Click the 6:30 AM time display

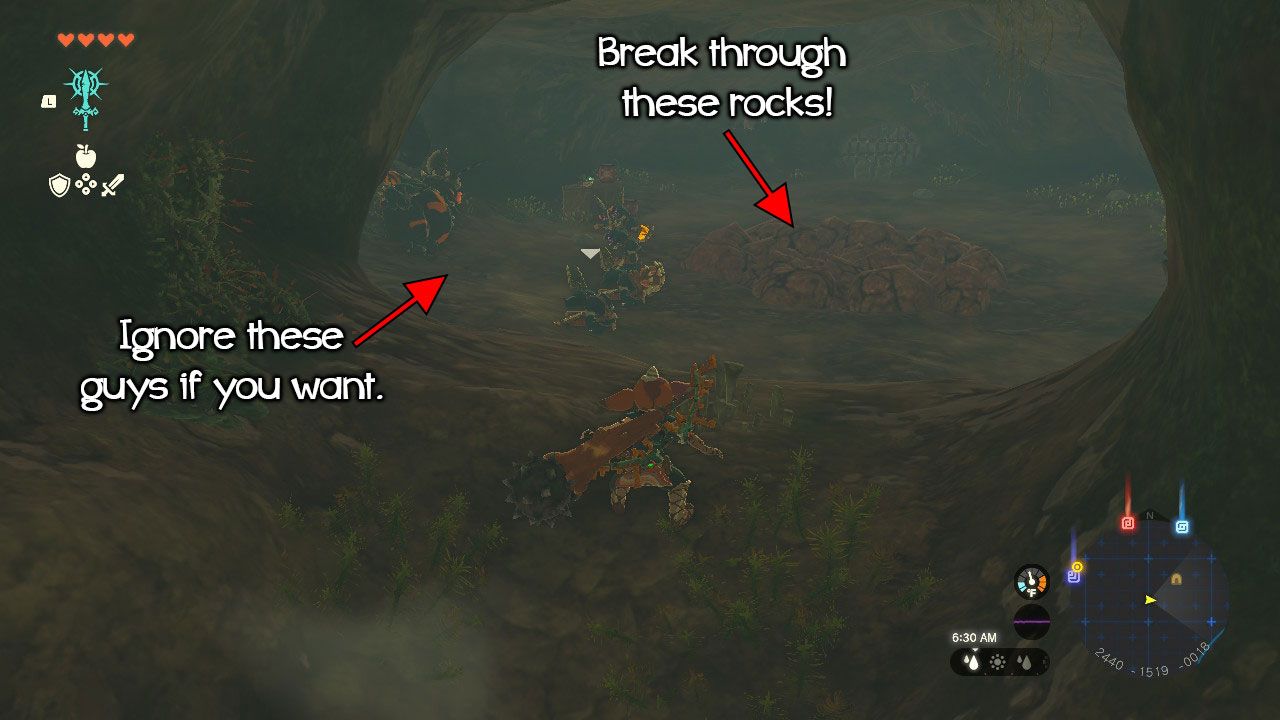point(975,637)
